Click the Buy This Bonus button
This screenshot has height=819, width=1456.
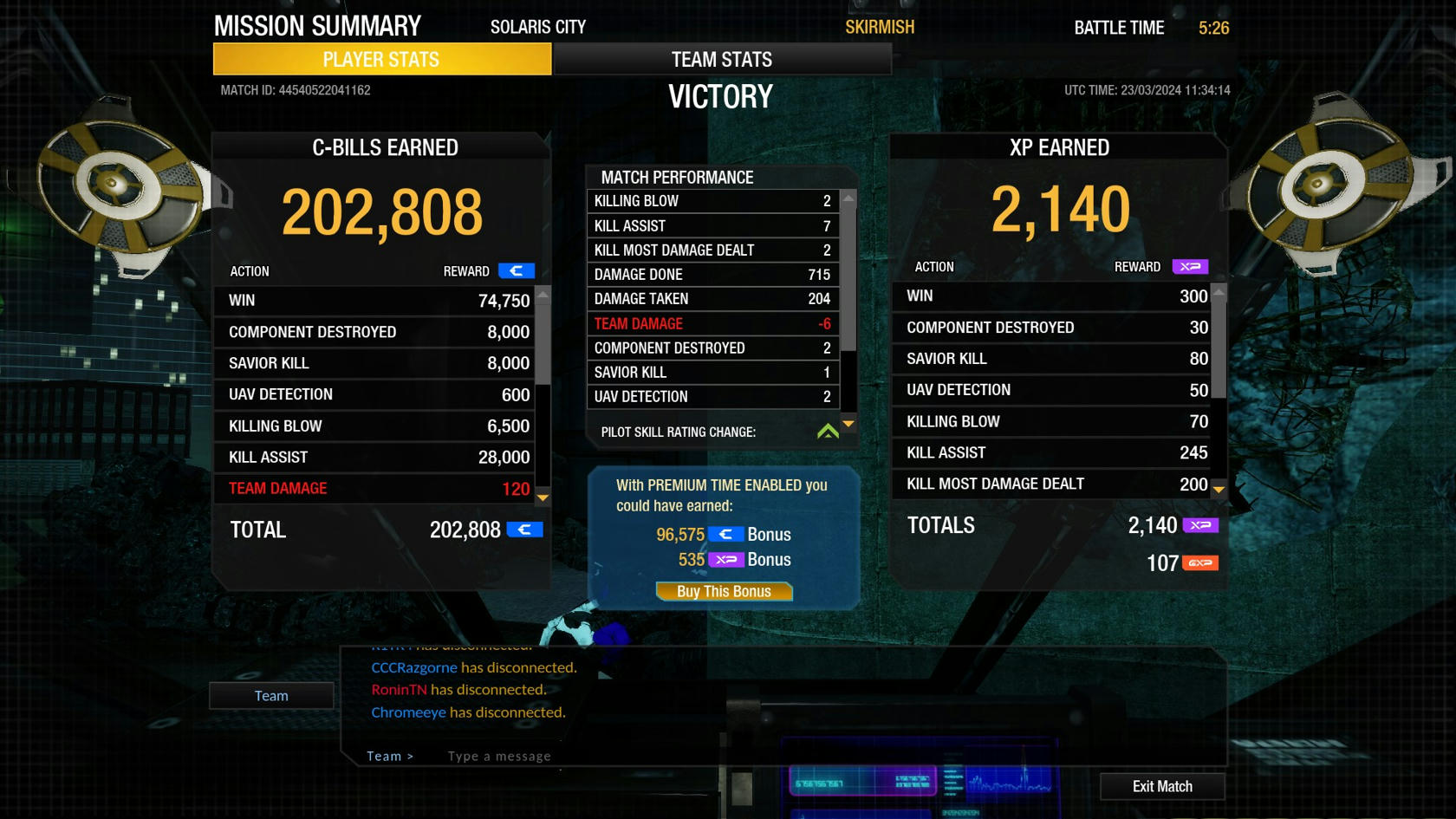(x=724, y=591)
